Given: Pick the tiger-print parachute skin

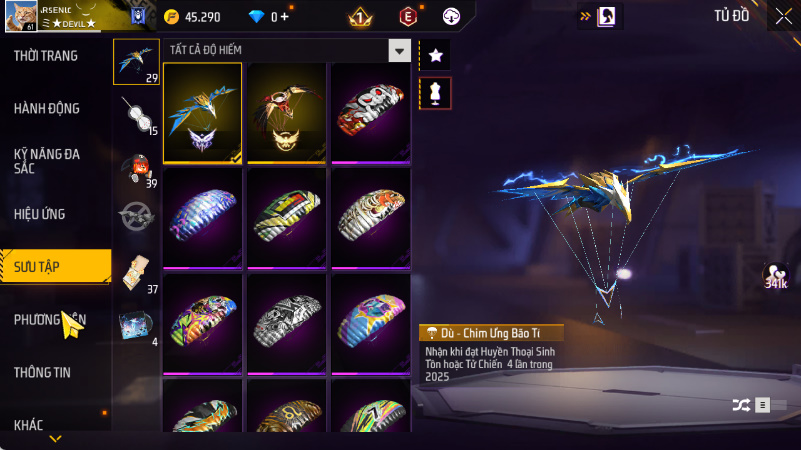Looking at the screenshot, I should [x=371, y=217].
